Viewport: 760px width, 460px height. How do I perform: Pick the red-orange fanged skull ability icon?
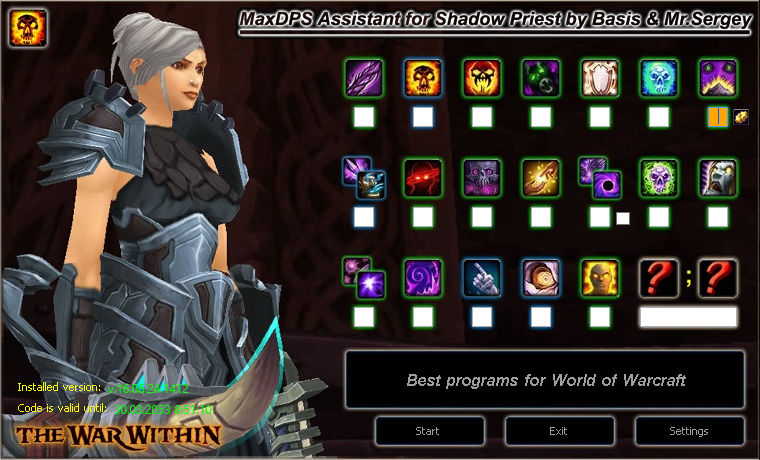click(482, 77)
